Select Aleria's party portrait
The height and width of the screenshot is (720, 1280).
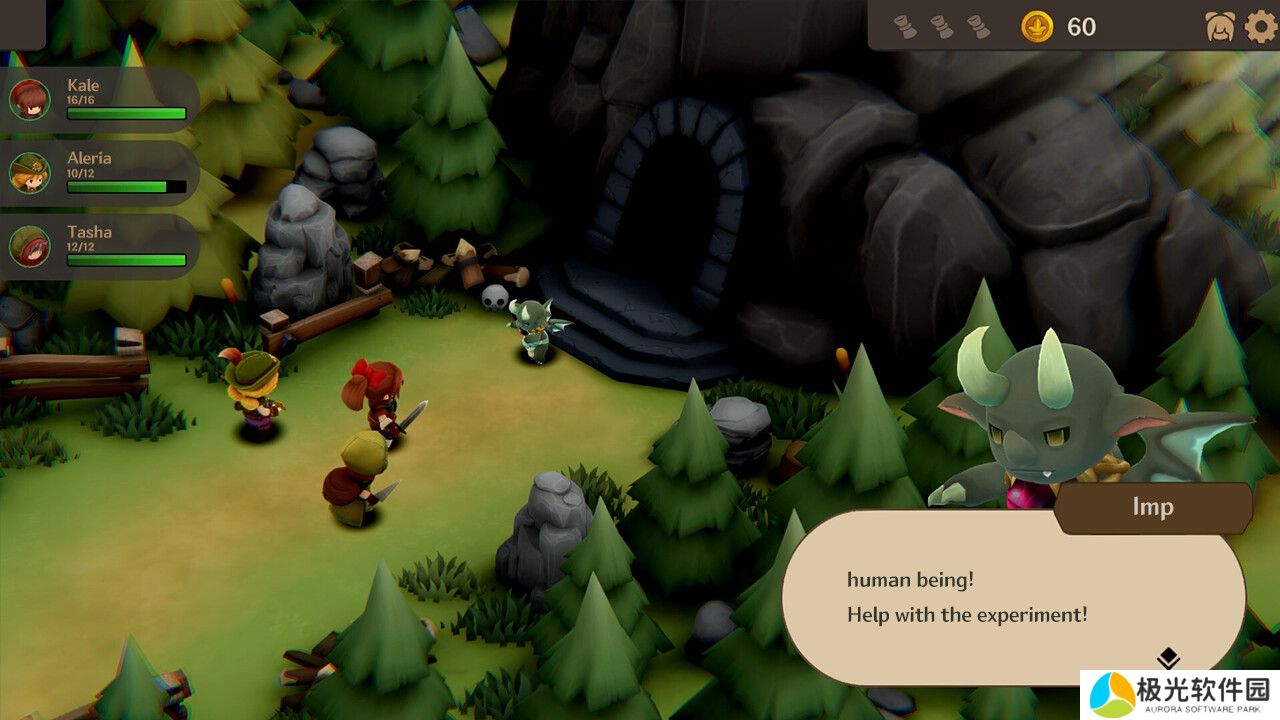tap(30, 173)
